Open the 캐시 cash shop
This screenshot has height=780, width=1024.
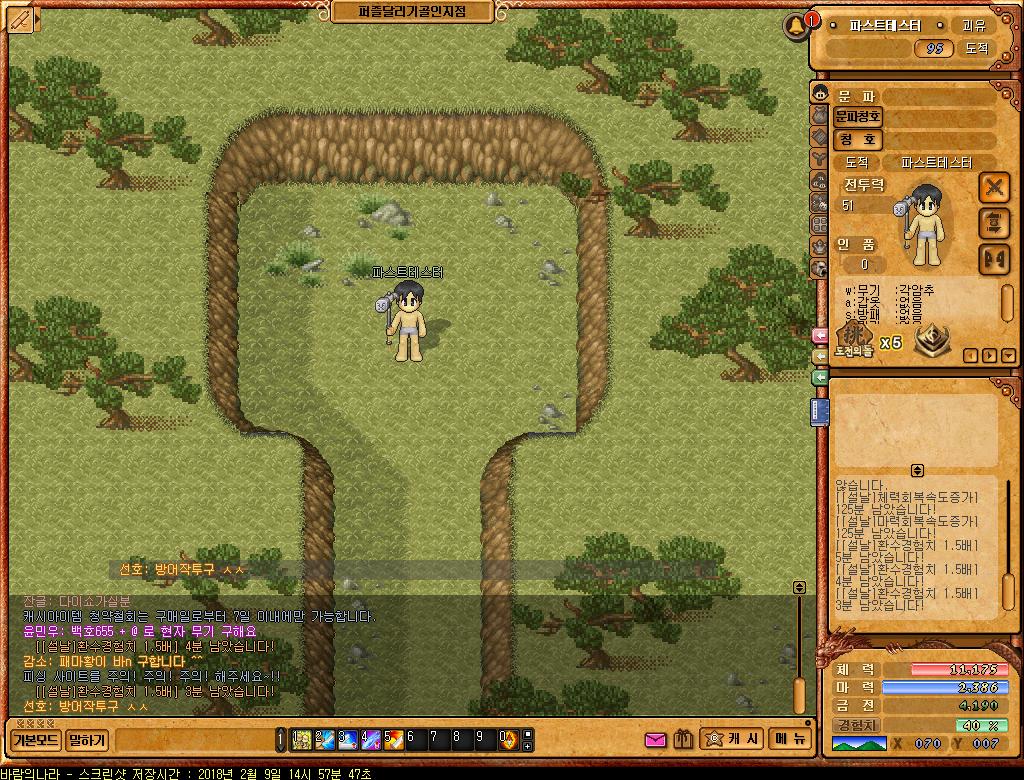click(x=734, y=739)
